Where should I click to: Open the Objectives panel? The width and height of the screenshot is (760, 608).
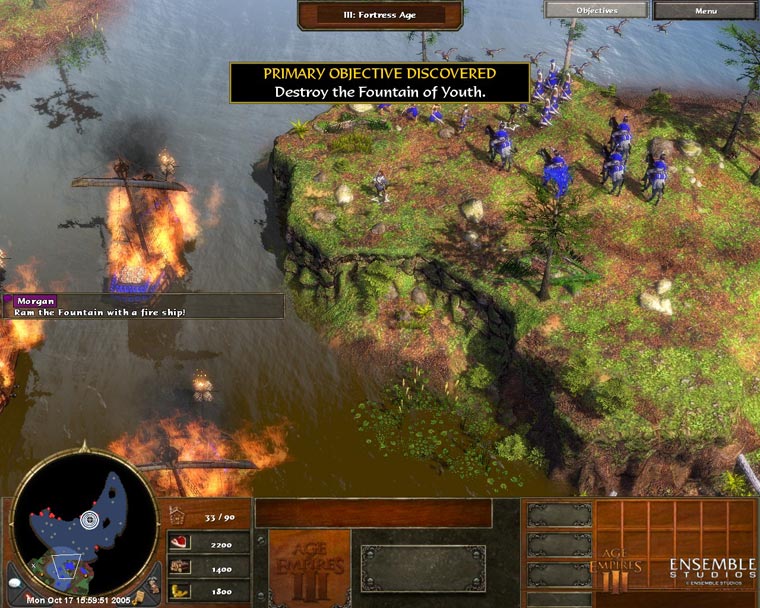tap(597, 11)
